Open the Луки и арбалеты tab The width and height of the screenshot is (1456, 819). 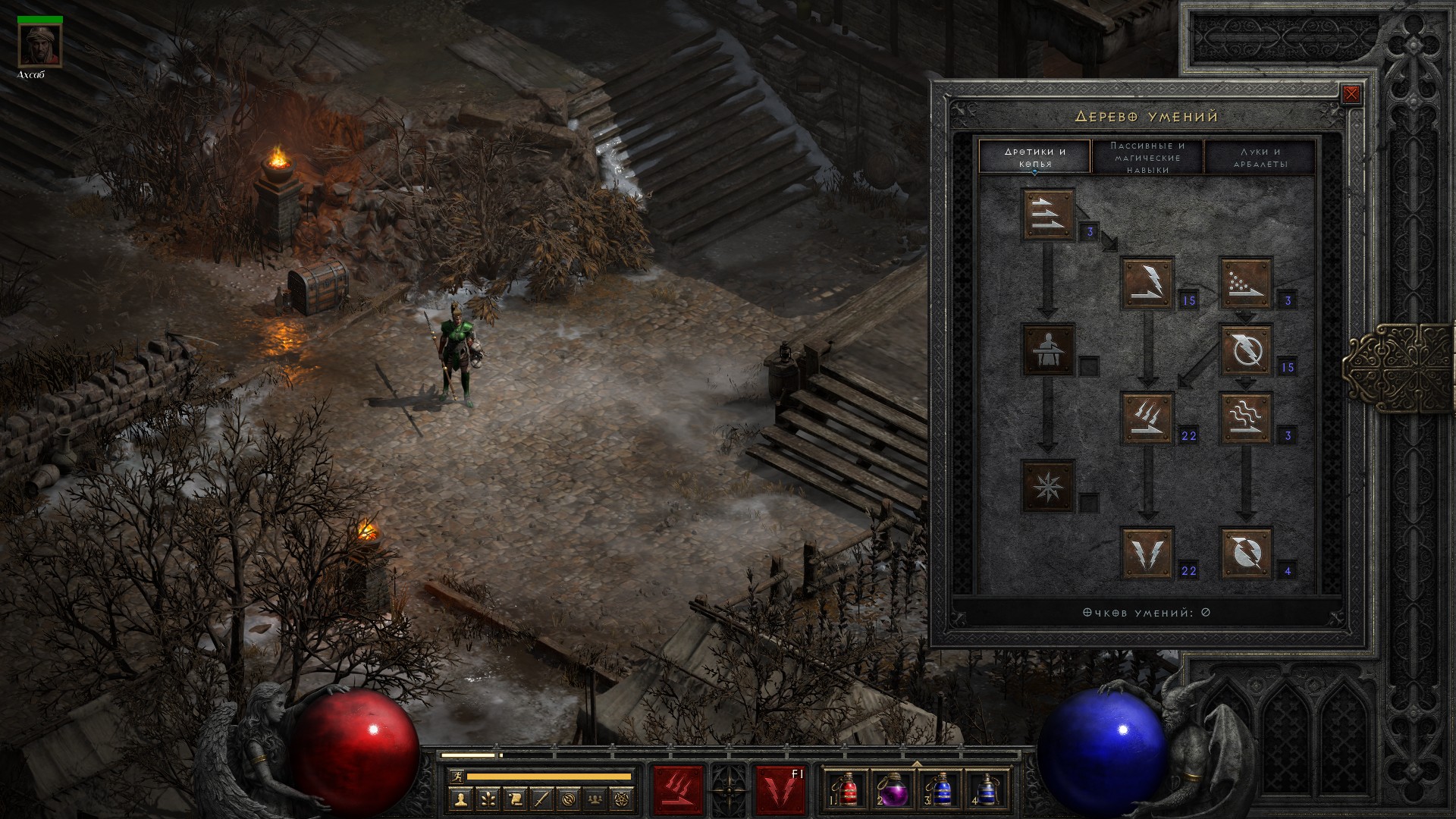(x=1260, y=157)
